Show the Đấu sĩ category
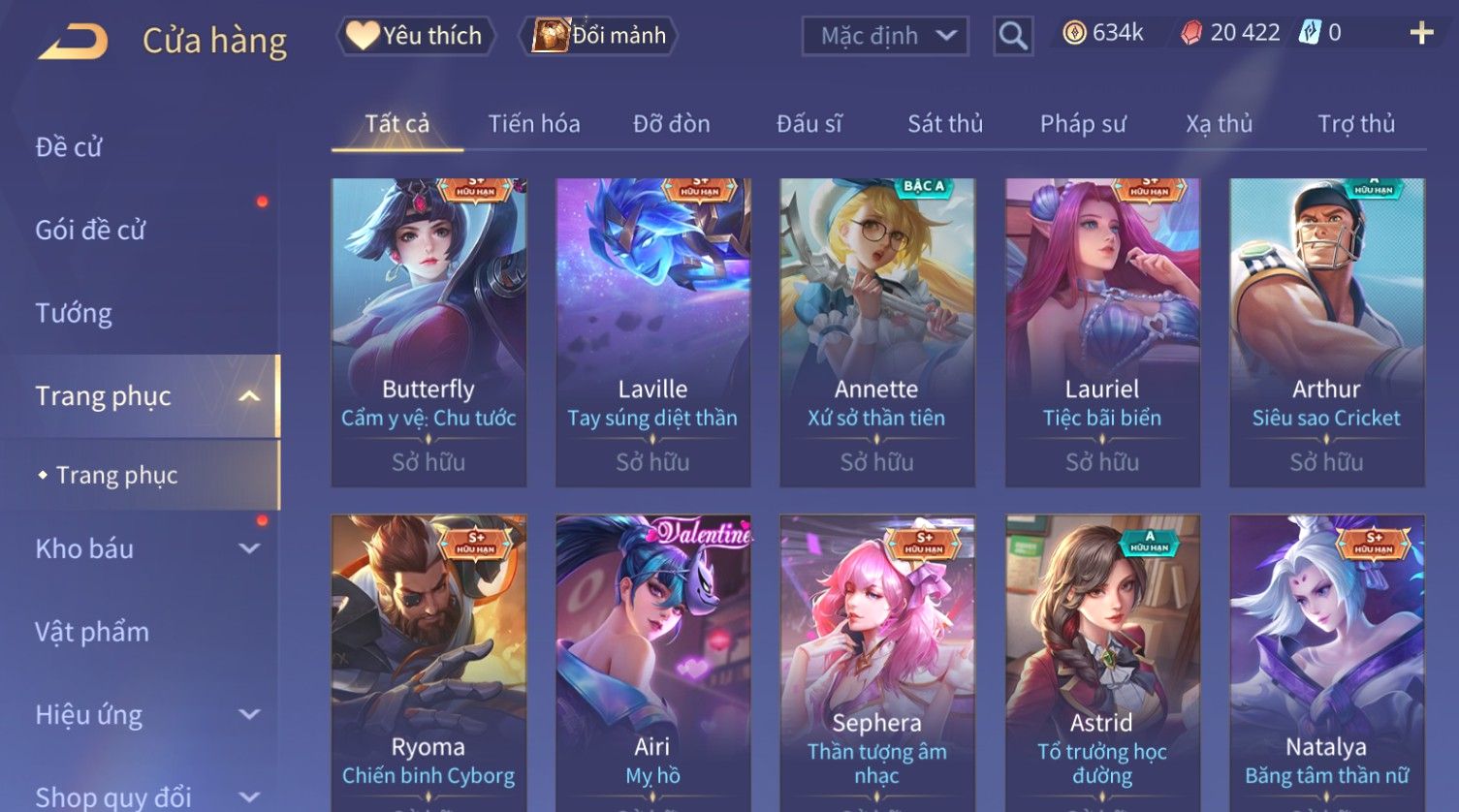Image resolution: width=1459 pixels, height=812 pixels. tap(809, 124)
